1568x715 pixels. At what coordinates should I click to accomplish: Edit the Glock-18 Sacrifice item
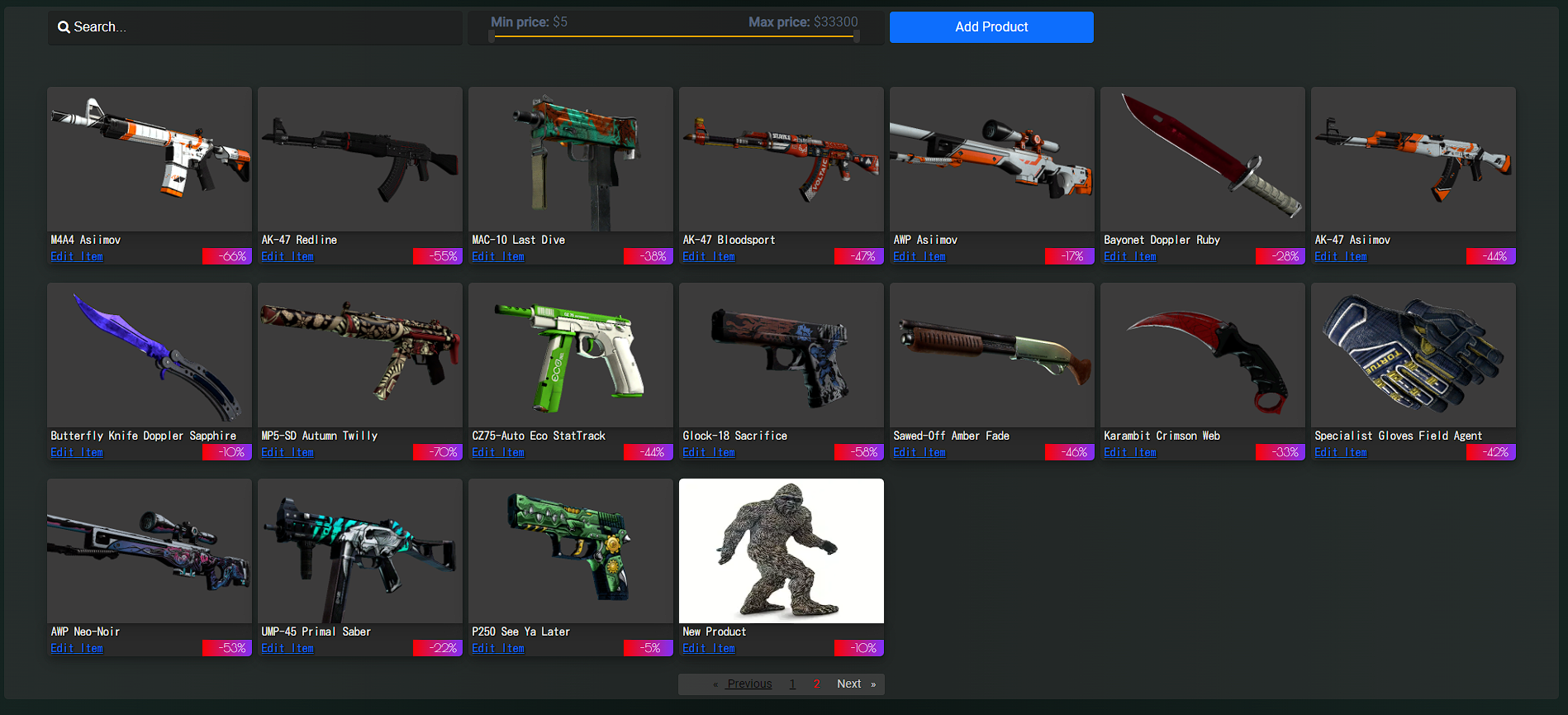[708, 452]
